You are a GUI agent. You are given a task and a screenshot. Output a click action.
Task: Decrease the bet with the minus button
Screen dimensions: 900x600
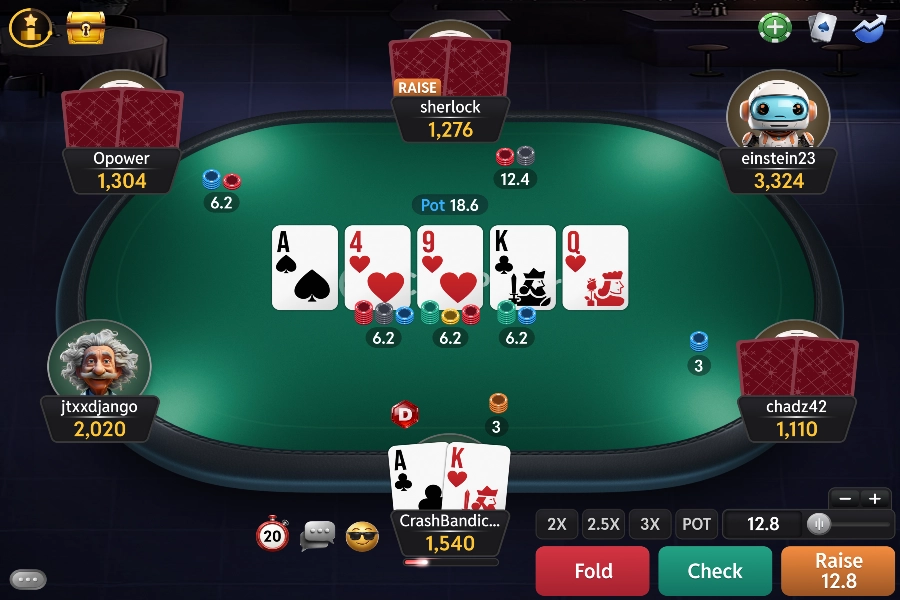click(845, 498)
